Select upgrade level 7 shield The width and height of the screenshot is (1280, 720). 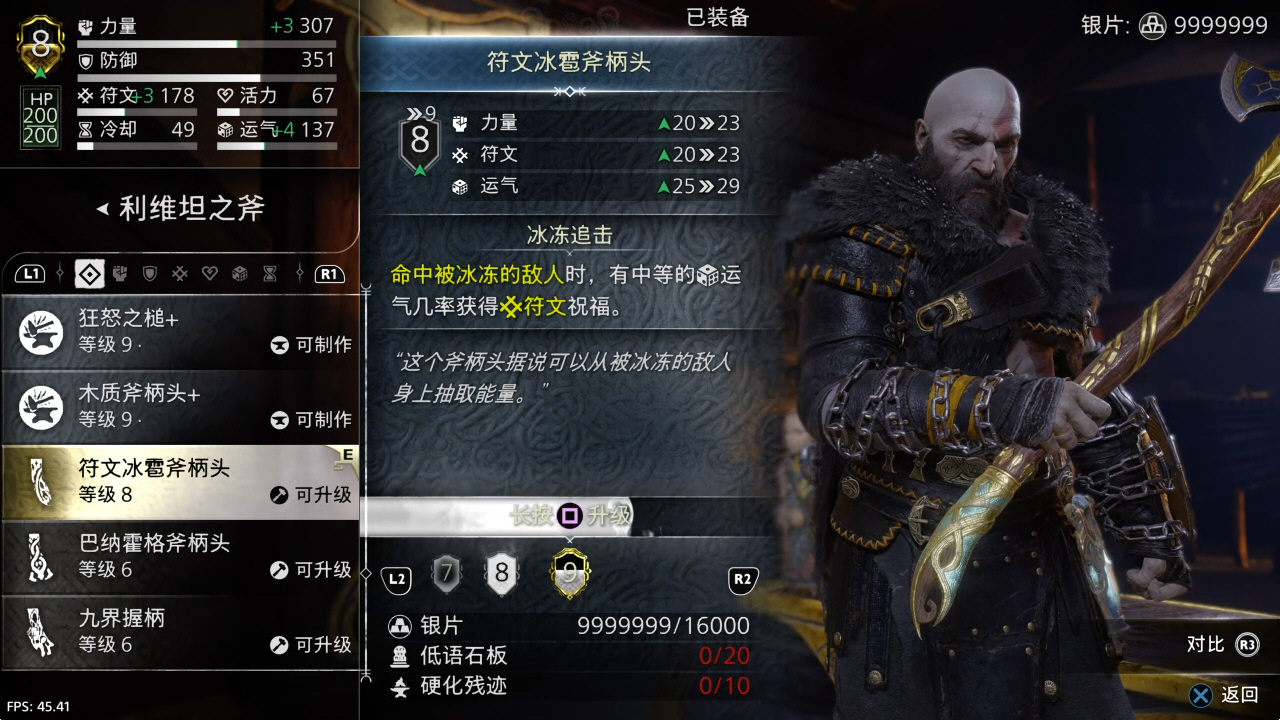pos(446,573)
